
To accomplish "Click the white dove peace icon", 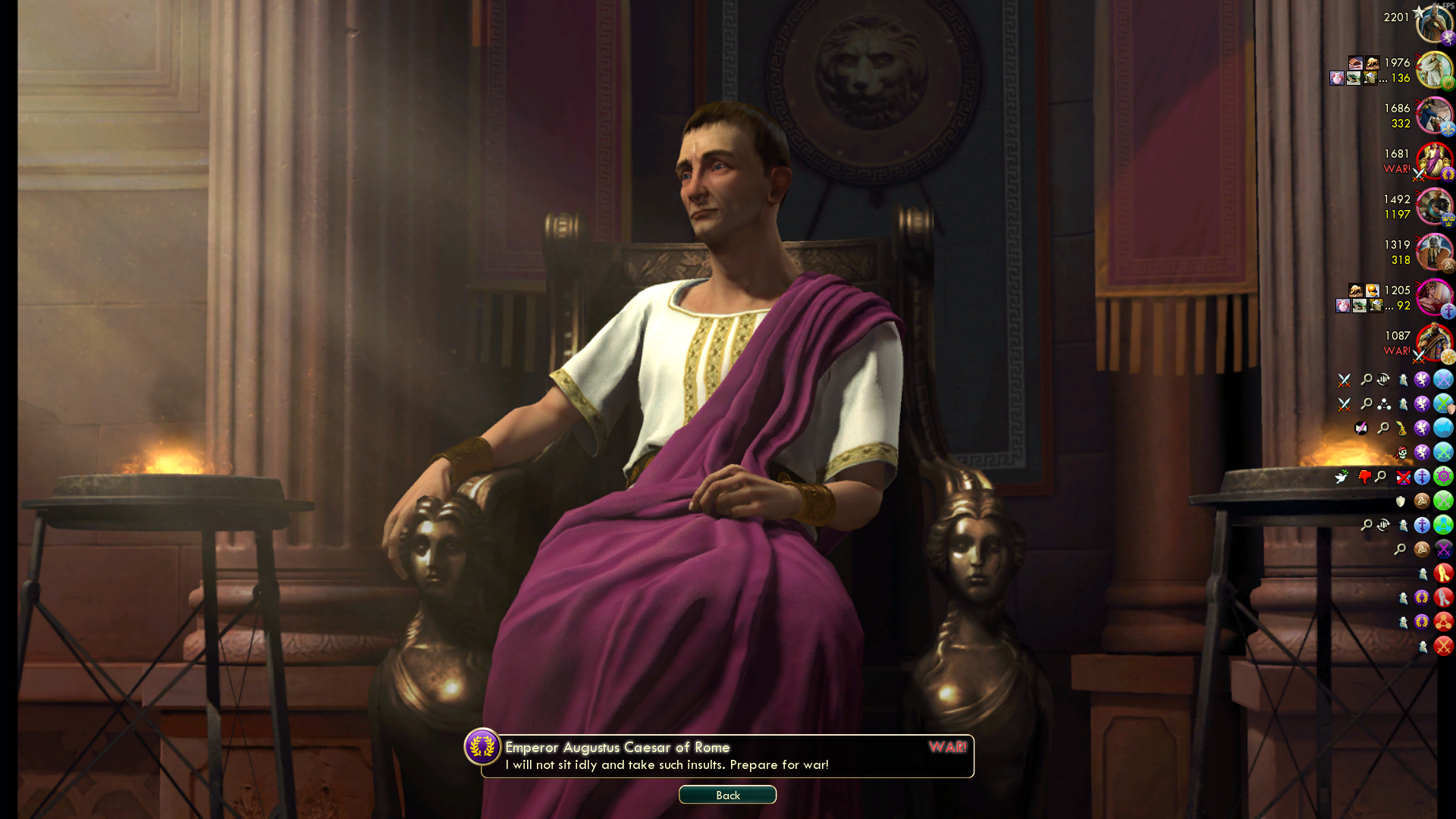I will 1341,476.
